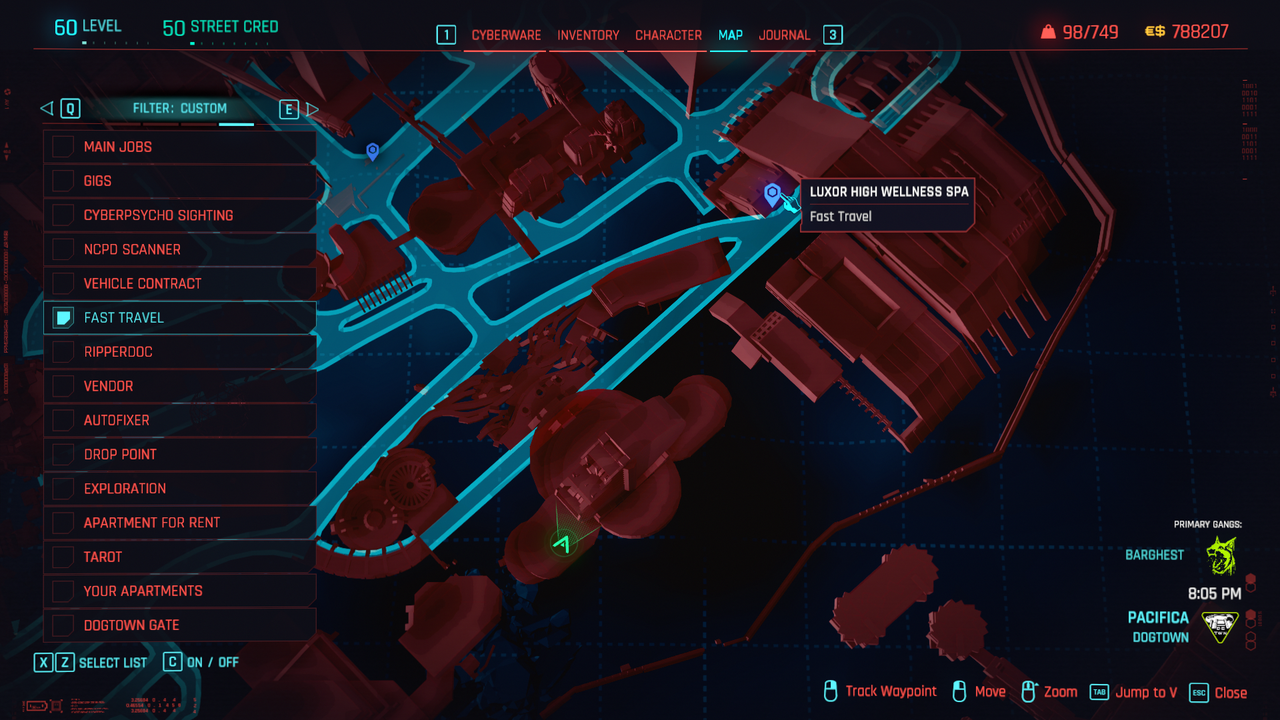Toggle the Drop Point filter
The width and height of the screenshot is (1280, 720).
(64, 454)
